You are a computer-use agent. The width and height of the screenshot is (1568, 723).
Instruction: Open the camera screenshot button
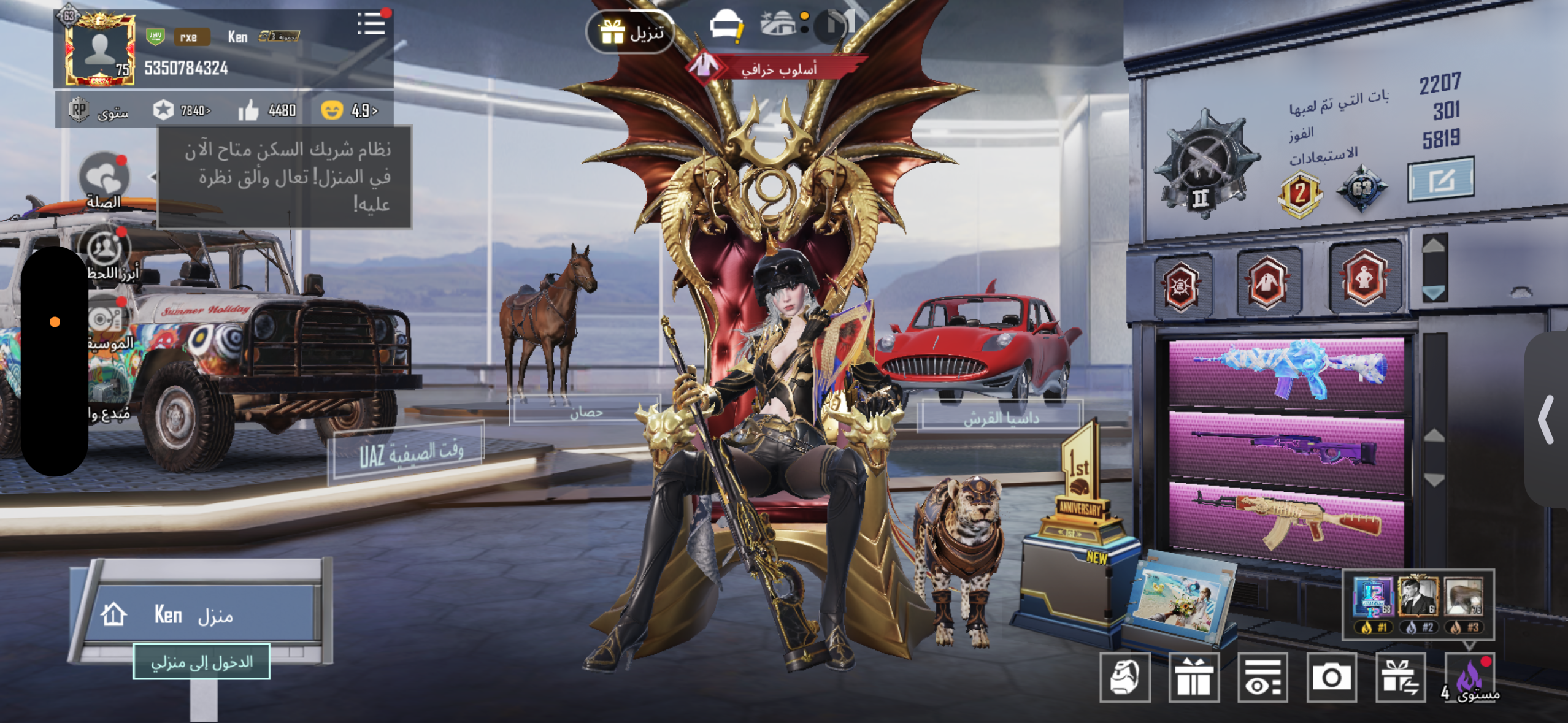coord(1331,677)
